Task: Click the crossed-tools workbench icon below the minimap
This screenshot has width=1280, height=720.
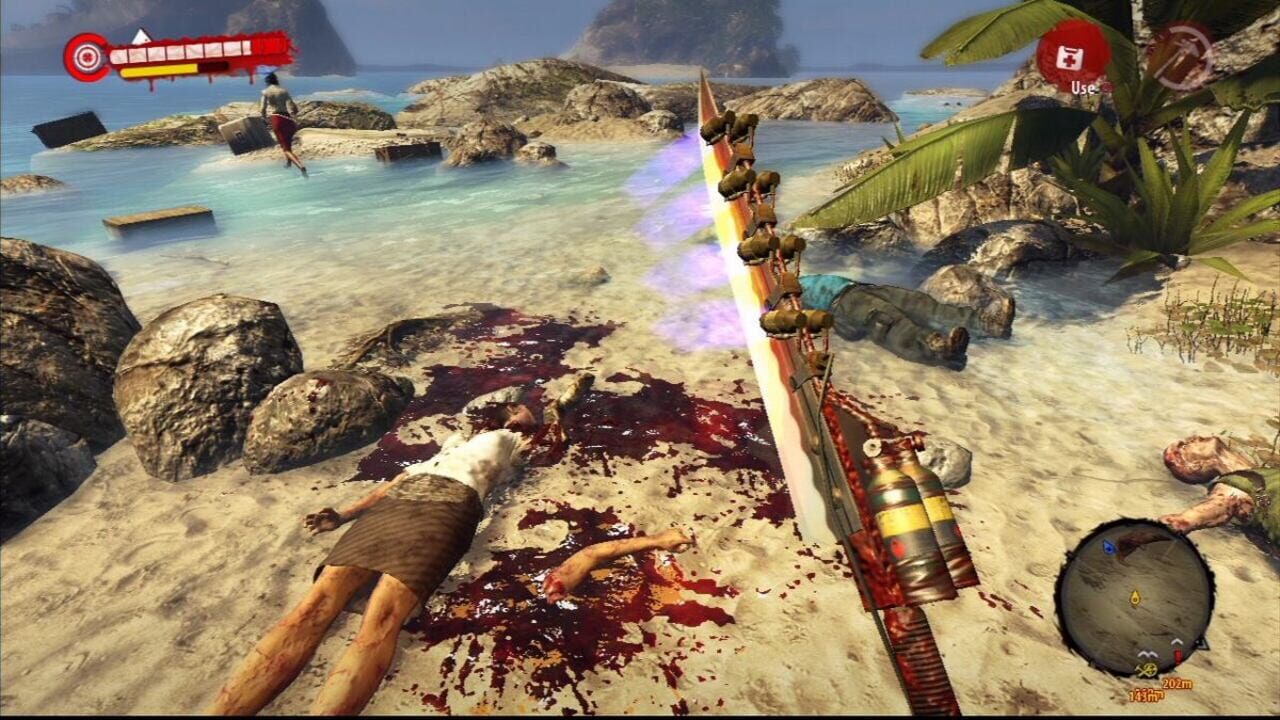Action: click(1148, 668)
